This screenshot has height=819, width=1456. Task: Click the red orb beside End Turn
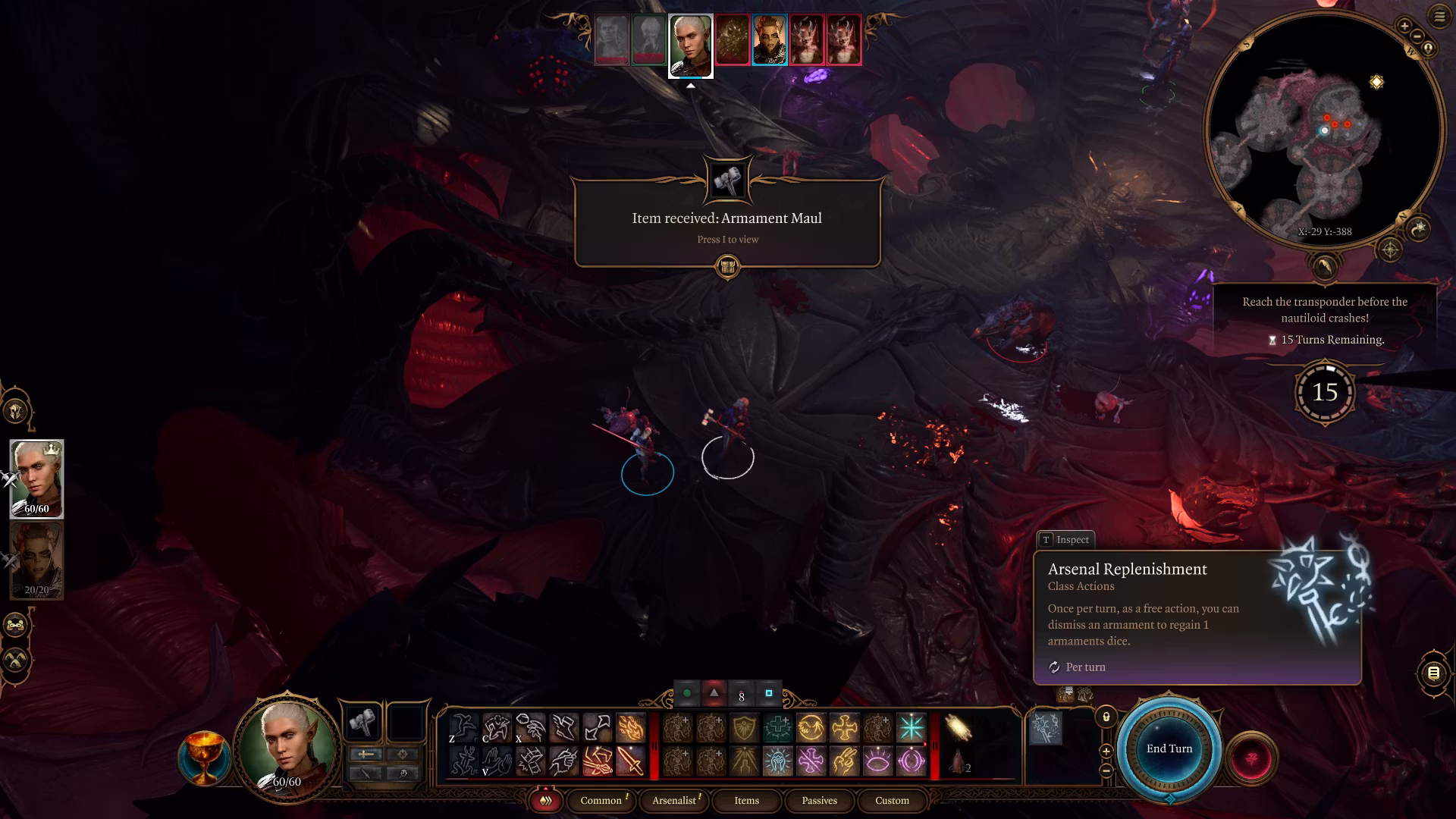1251,758
